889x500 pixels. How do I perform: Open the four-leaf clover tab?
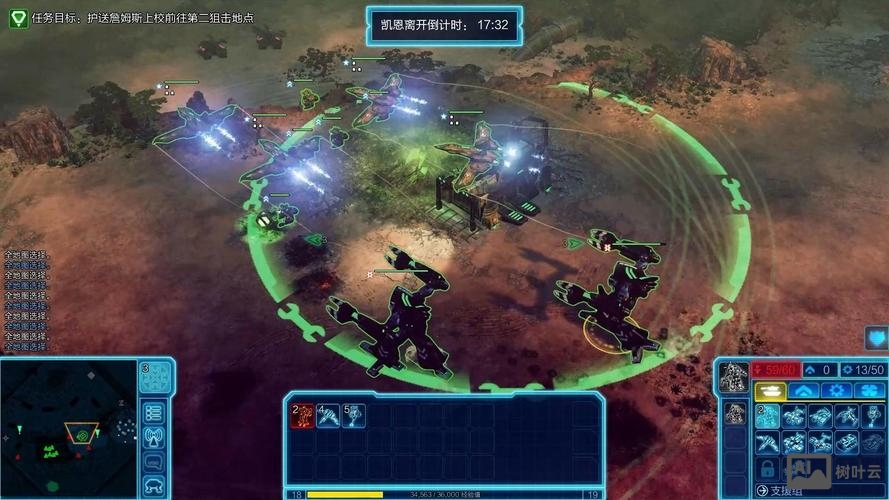[x=868, y=391]
